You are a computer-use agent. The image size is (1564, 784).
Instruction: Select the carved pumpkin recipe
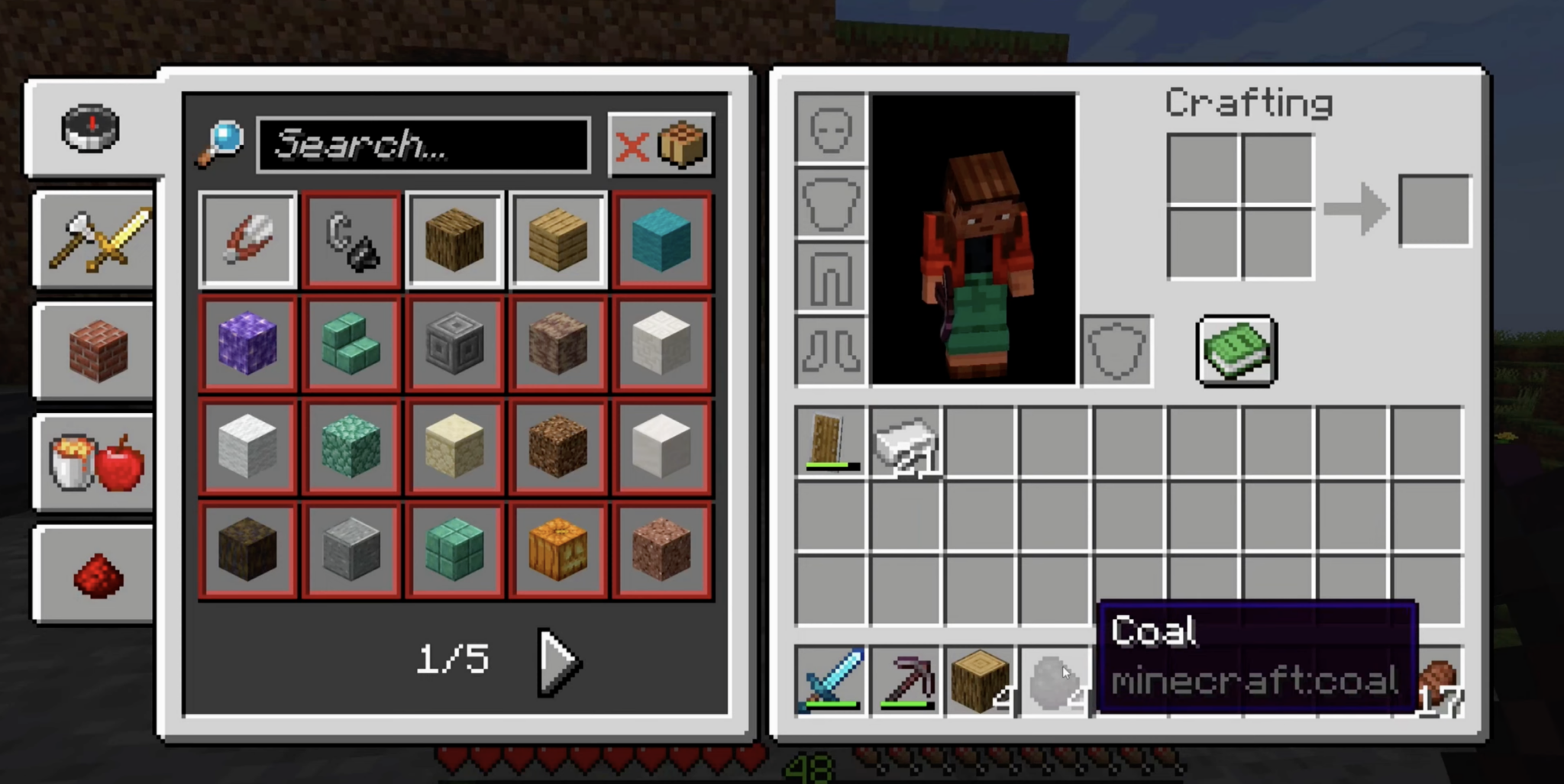pyautogui.click(x=558, y=551)
